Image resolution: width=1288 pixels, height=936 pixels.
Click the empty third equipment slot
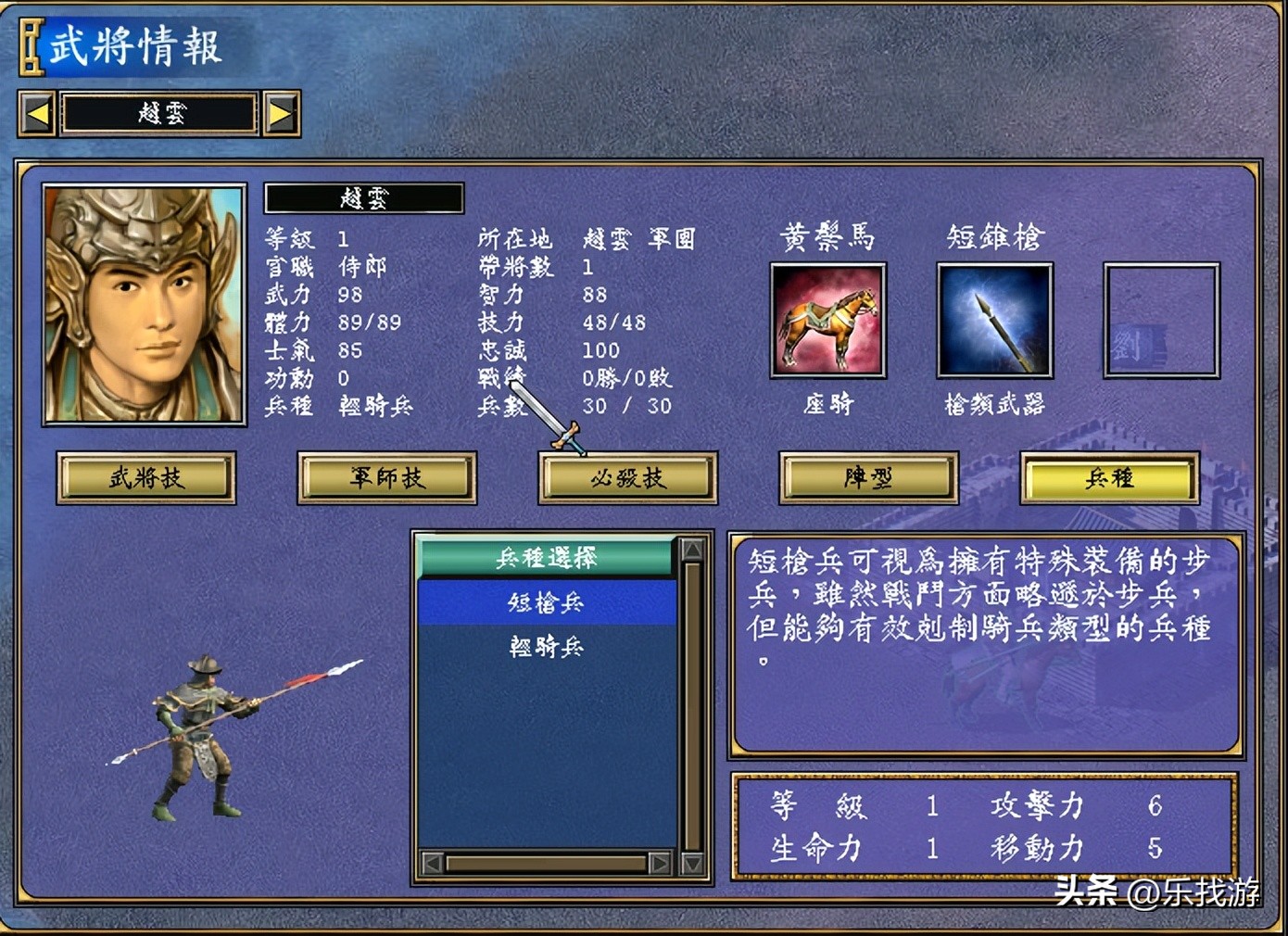pos(1160,320)
